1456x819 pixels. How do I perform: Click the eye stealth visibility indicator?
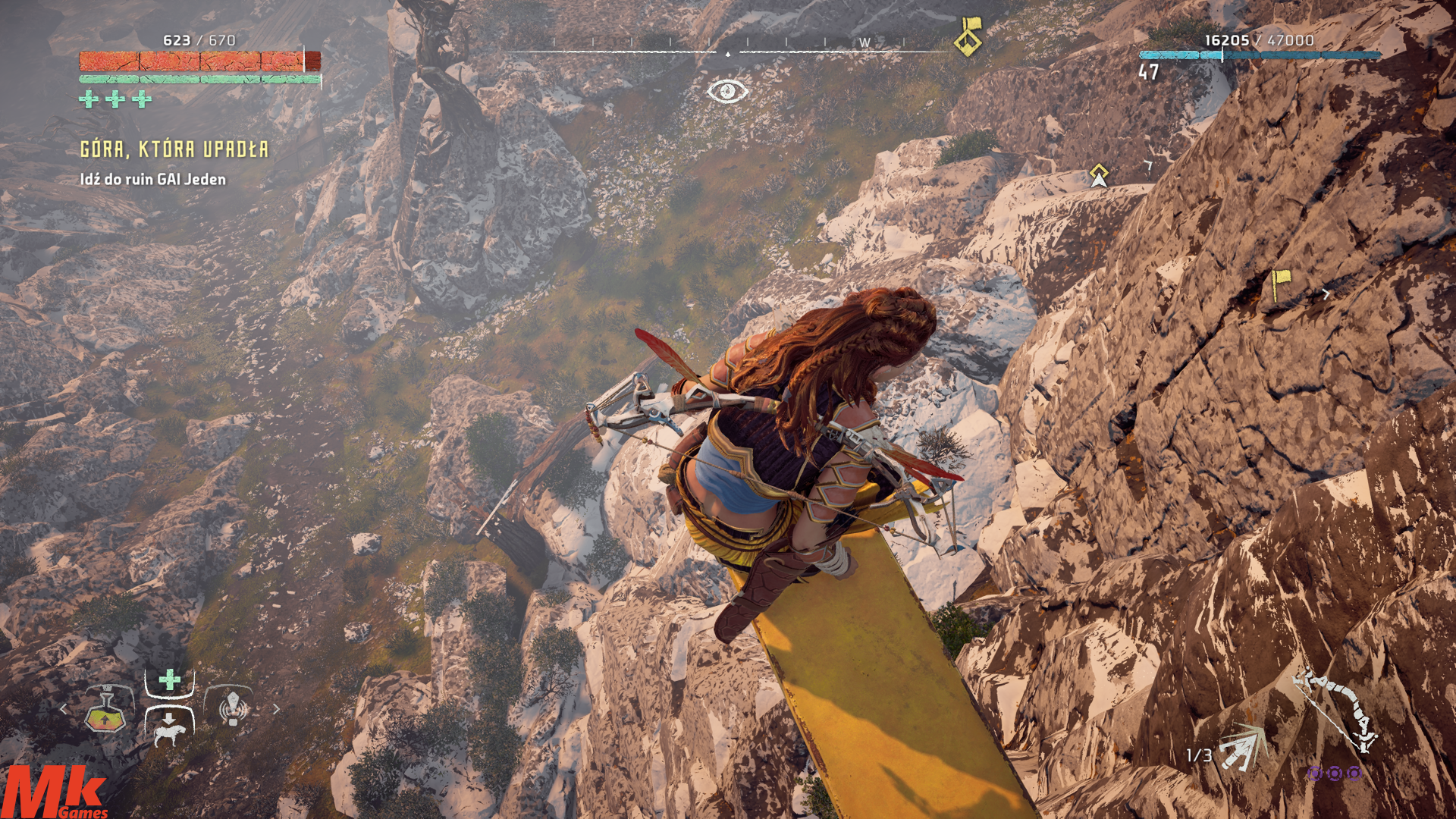coord(726,91)
